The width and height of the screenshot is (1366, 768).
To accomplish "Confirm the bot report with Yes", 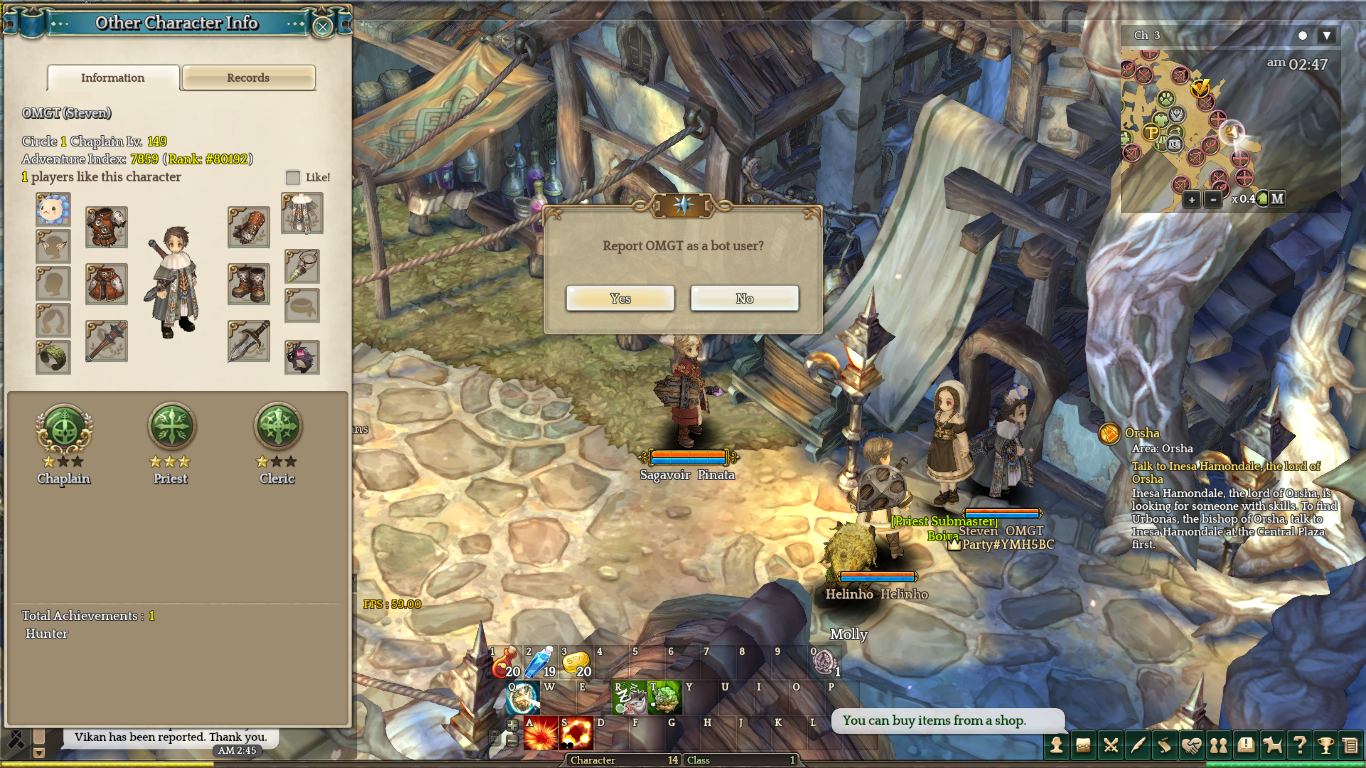I will point(620,299).
